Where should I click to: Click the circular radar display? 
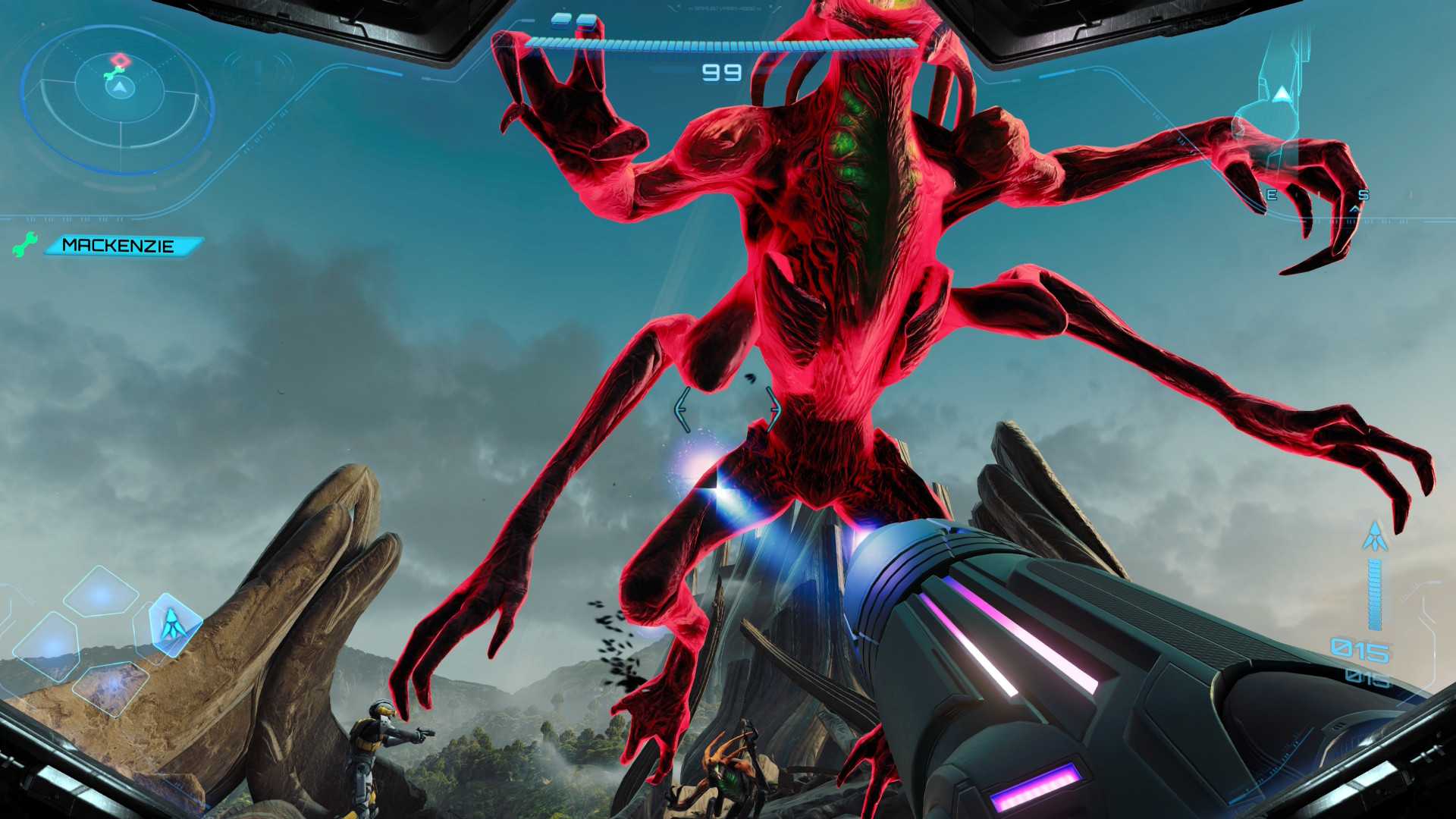119,96
